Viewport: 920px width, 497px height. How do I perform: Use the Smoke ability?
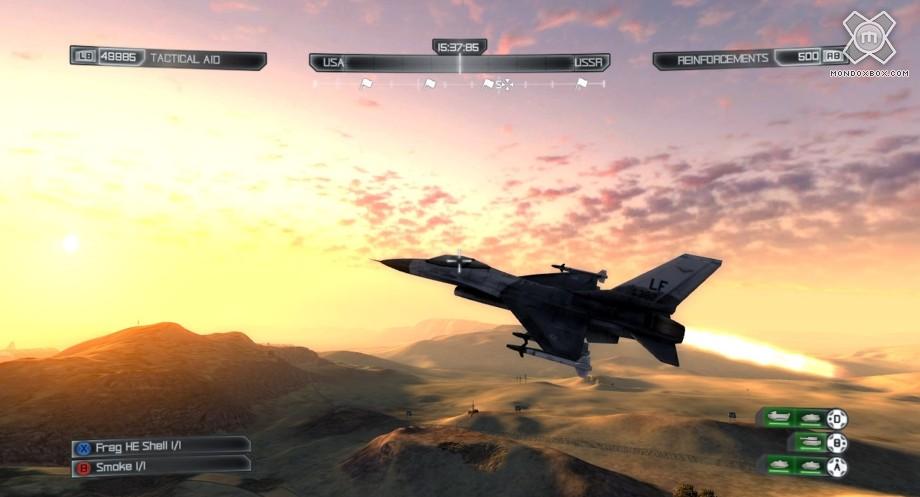point(160,466)
